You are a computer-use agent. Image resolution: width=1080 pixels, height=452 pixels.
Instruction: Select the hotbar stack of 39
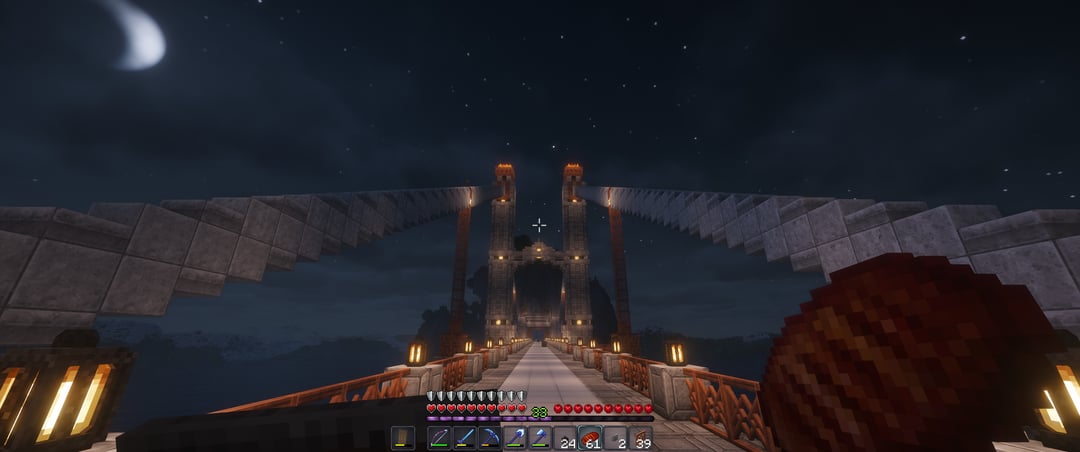pos(640,438)
